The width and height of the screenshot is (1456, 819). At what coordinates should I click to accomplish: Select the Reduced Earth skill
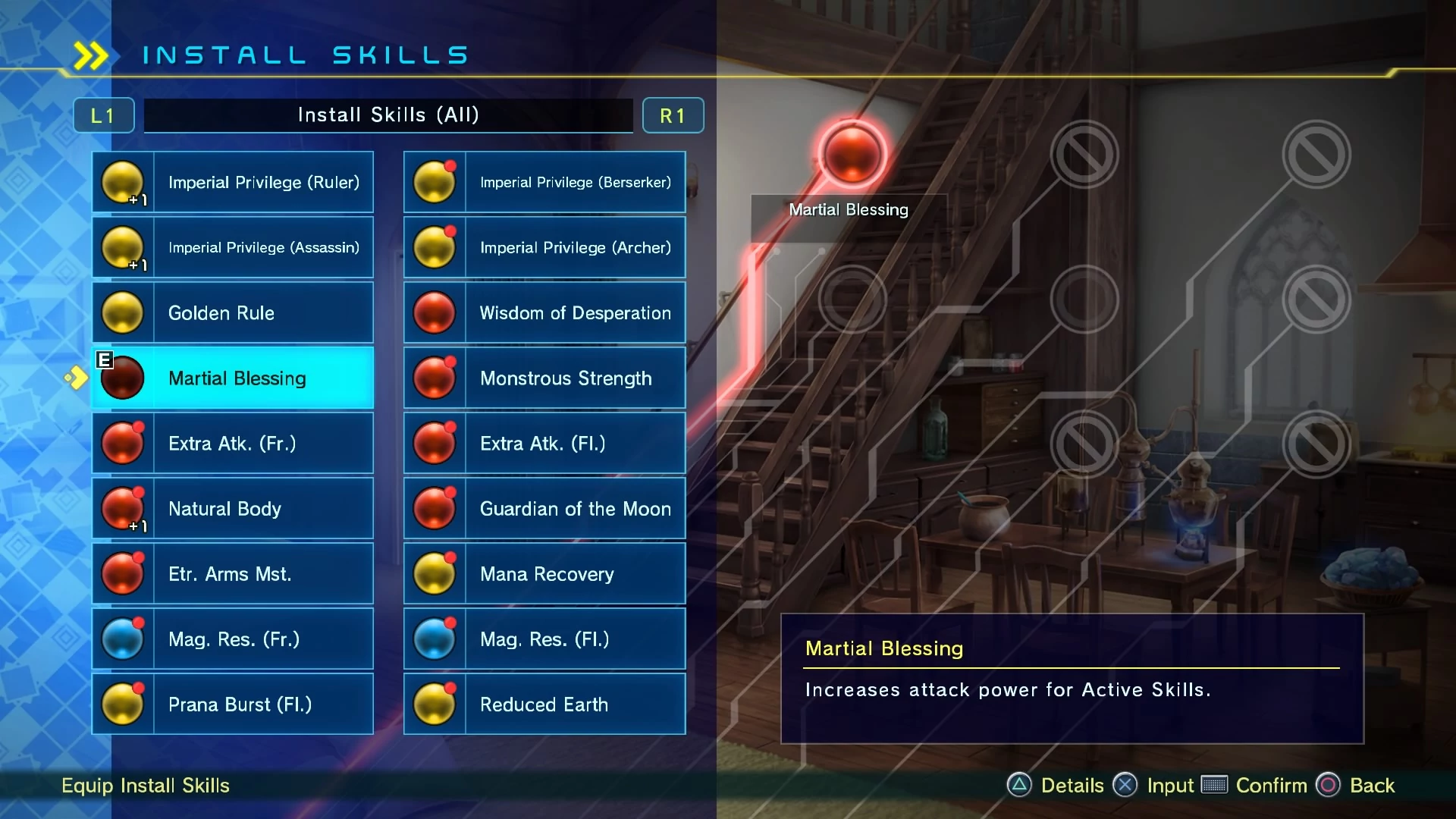coord(544,704)
